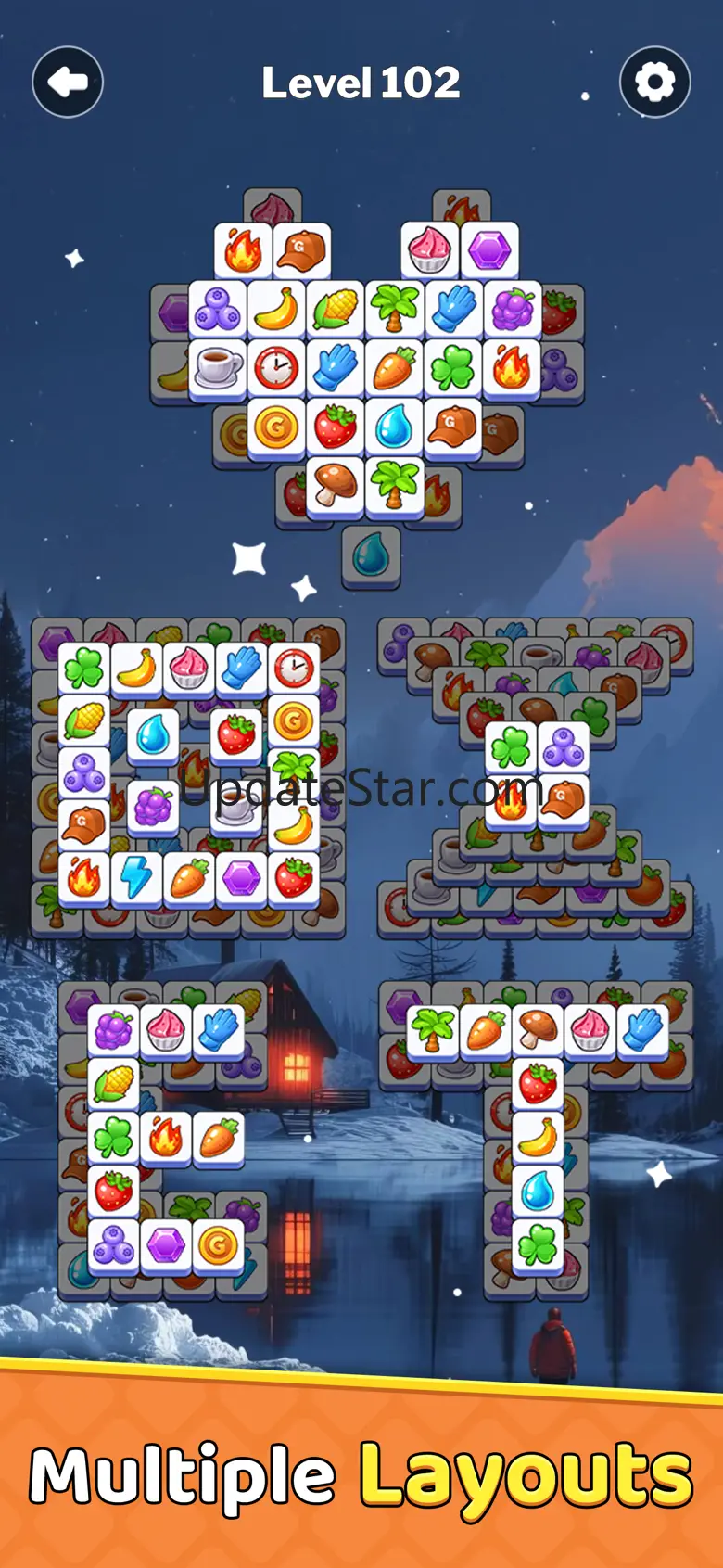Tap the gold coin tile in the E-shaped stack
The height and width of the screenshot is (1568, 723).
coord(218,1244)
